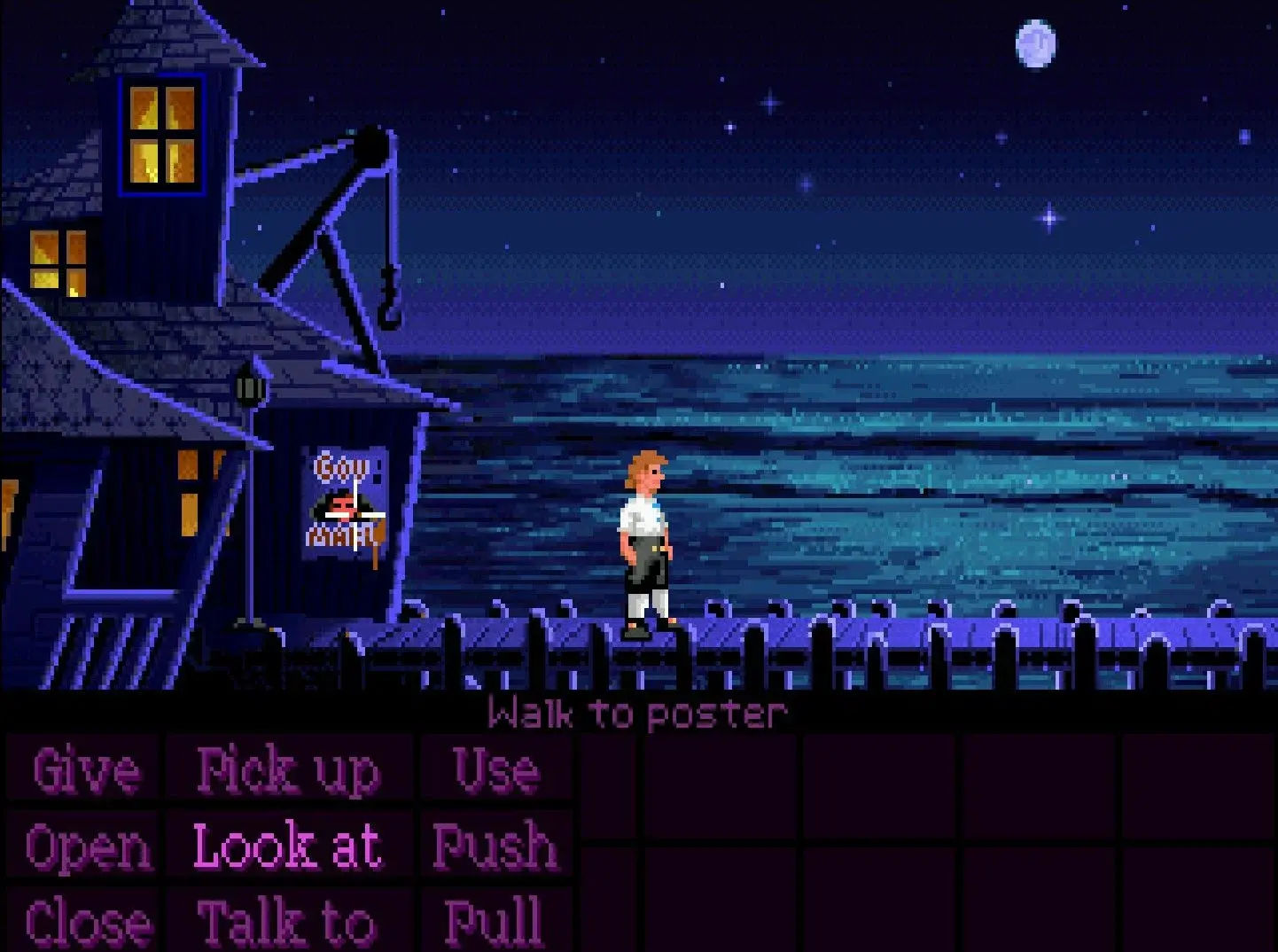Screen dimensions: 1278x952
Task: Select the Pick up verb
Action: coord(288,770)
